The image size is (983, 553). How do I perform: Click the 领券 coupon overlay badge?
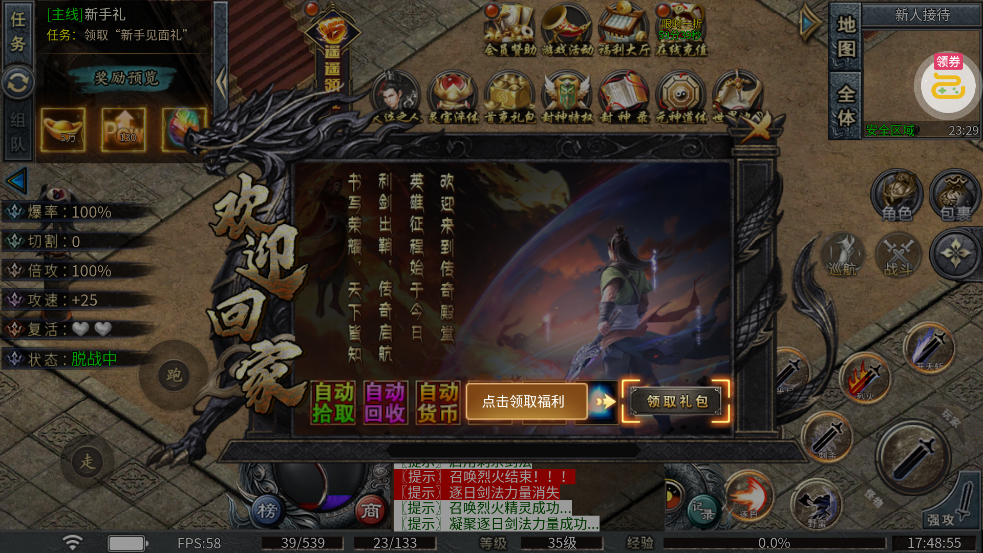click(947, 83)
